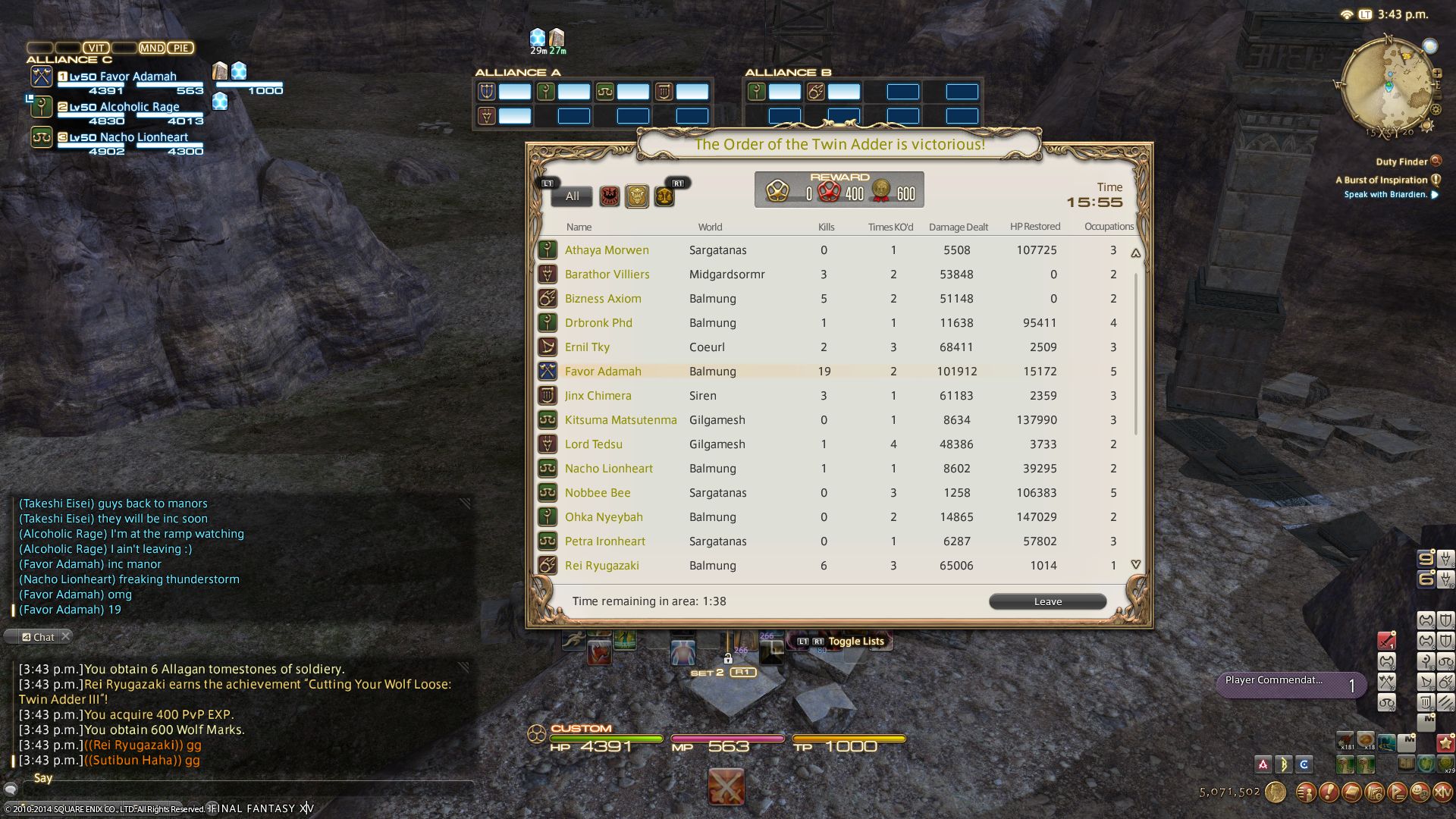Open the Player Commendation notification

pos(1289,684)
